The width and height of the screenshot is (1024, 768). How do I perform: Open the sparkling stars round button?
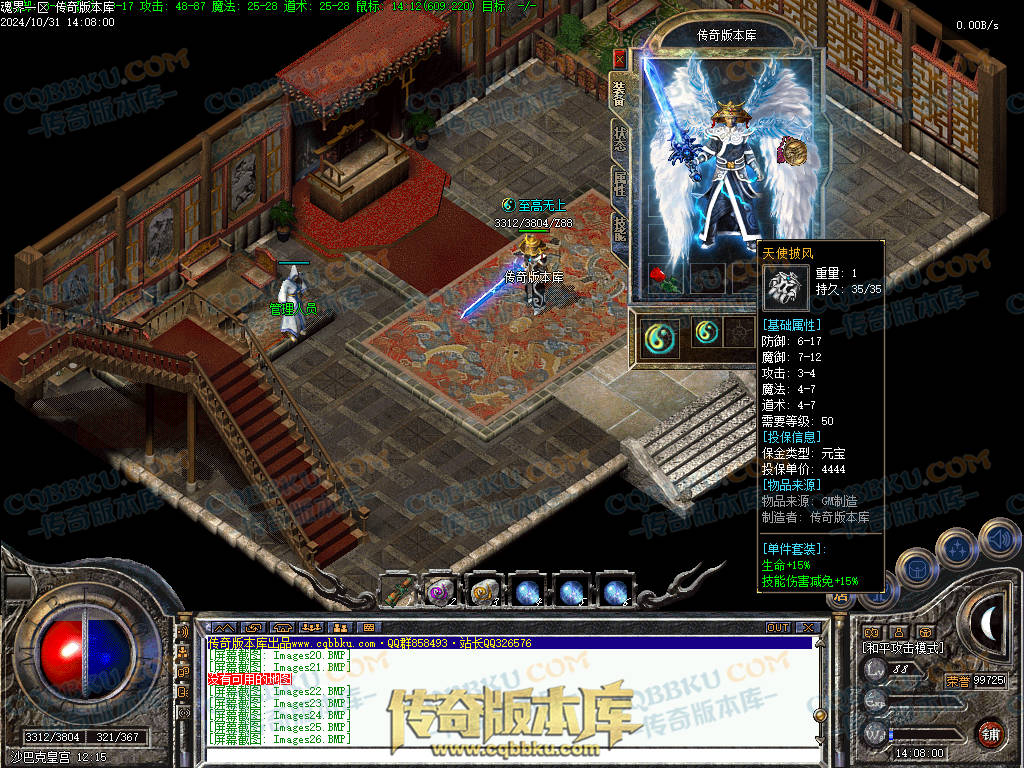[x=957, y=549]
